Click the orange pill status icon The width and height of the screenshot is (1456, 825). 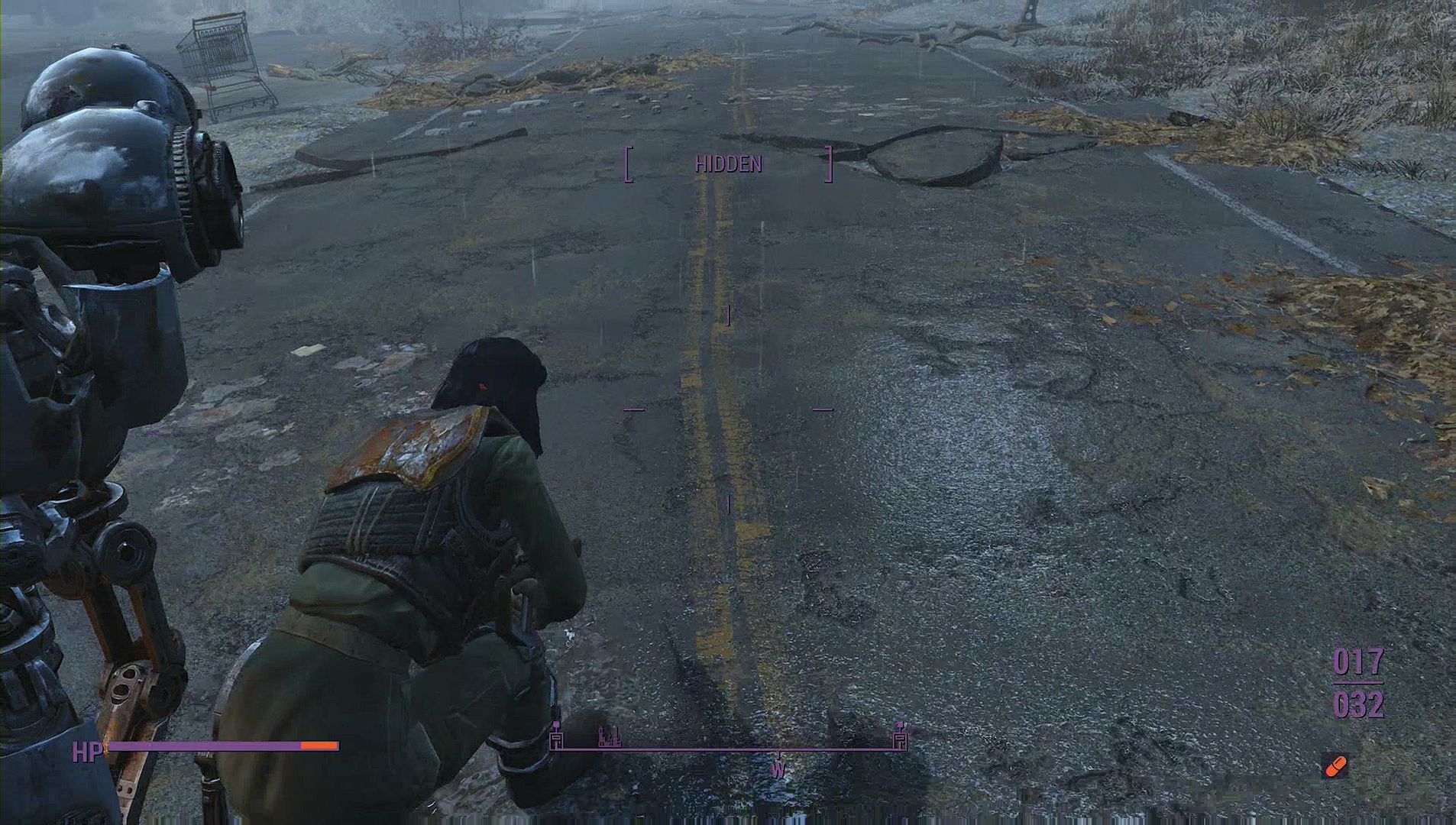pos(1335,765)
